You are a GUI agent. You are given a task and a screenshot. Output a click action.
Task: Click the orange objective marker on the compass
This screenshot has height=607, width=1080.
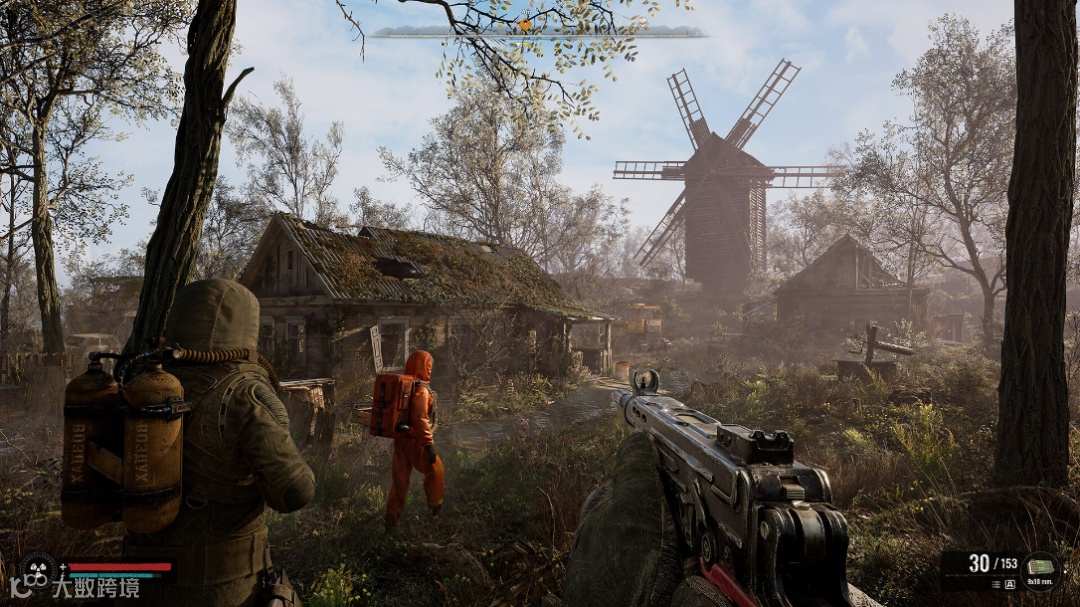(x=524, y=24)
